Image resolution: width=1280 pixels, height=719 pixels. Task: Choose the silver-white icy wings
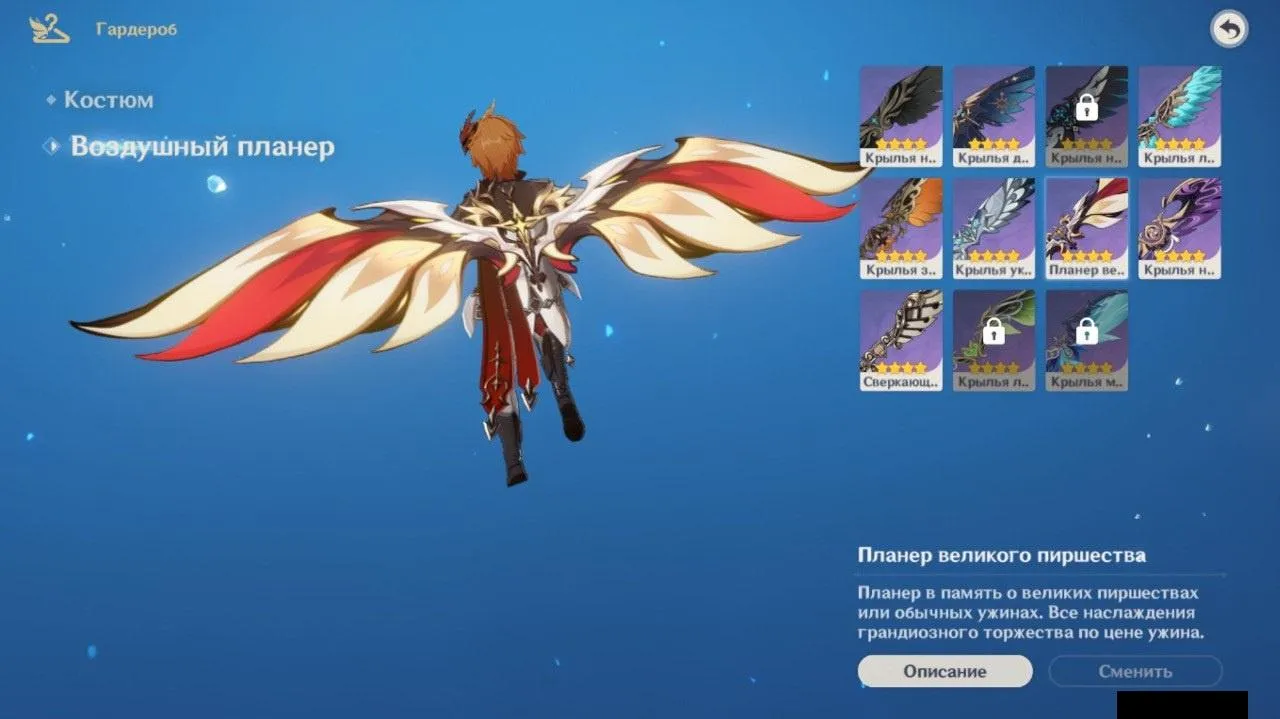994,228
